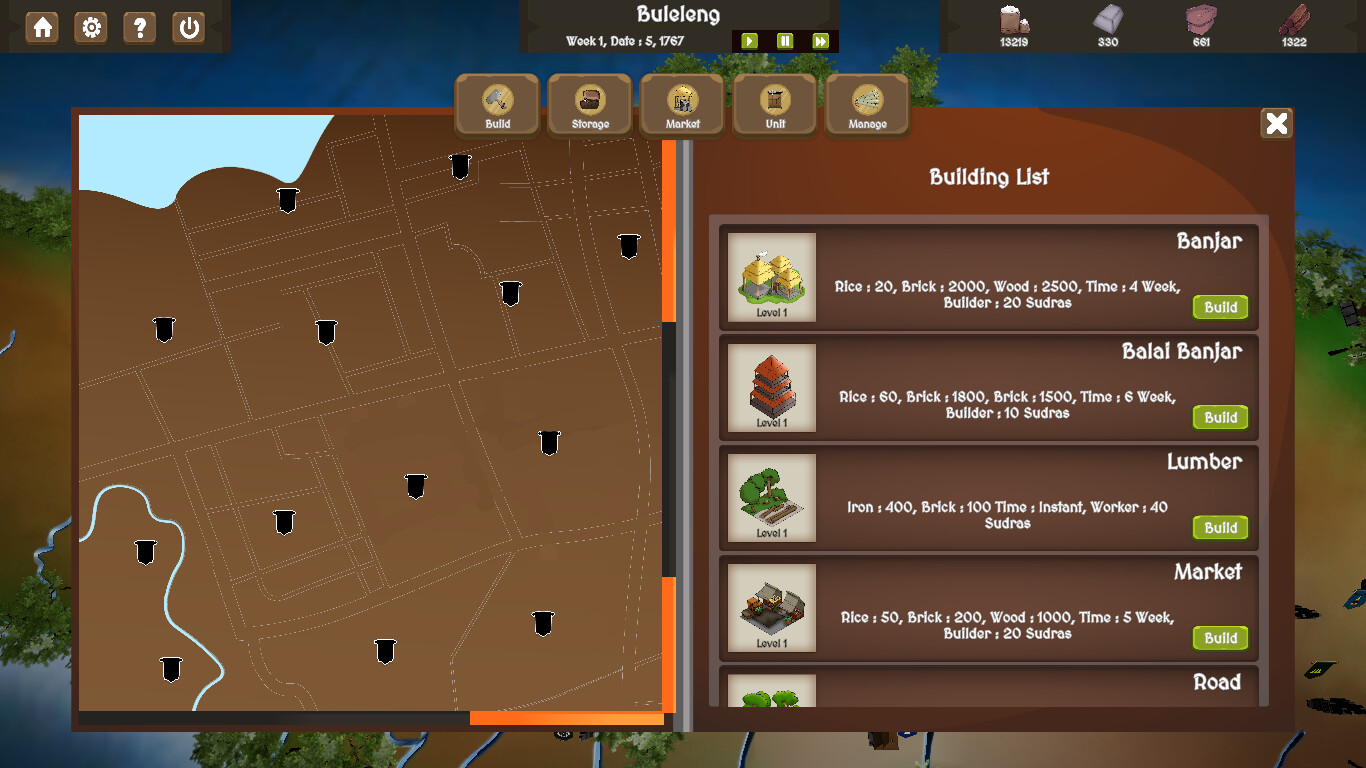Click the brick resource icon

(x=1199, y=20)
